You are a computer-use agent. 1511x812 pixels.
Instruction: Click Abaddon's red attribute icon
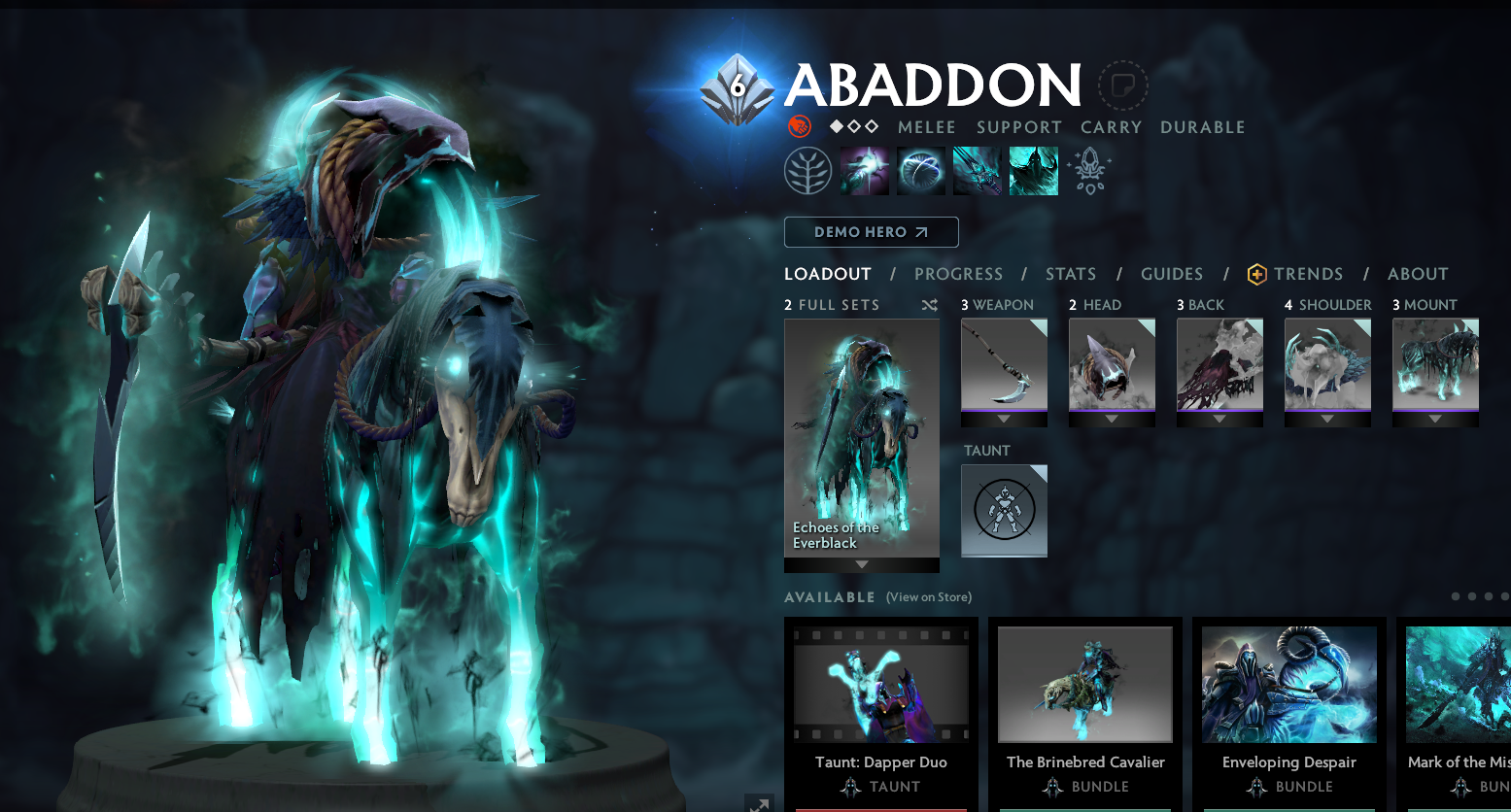pos(802,126)
